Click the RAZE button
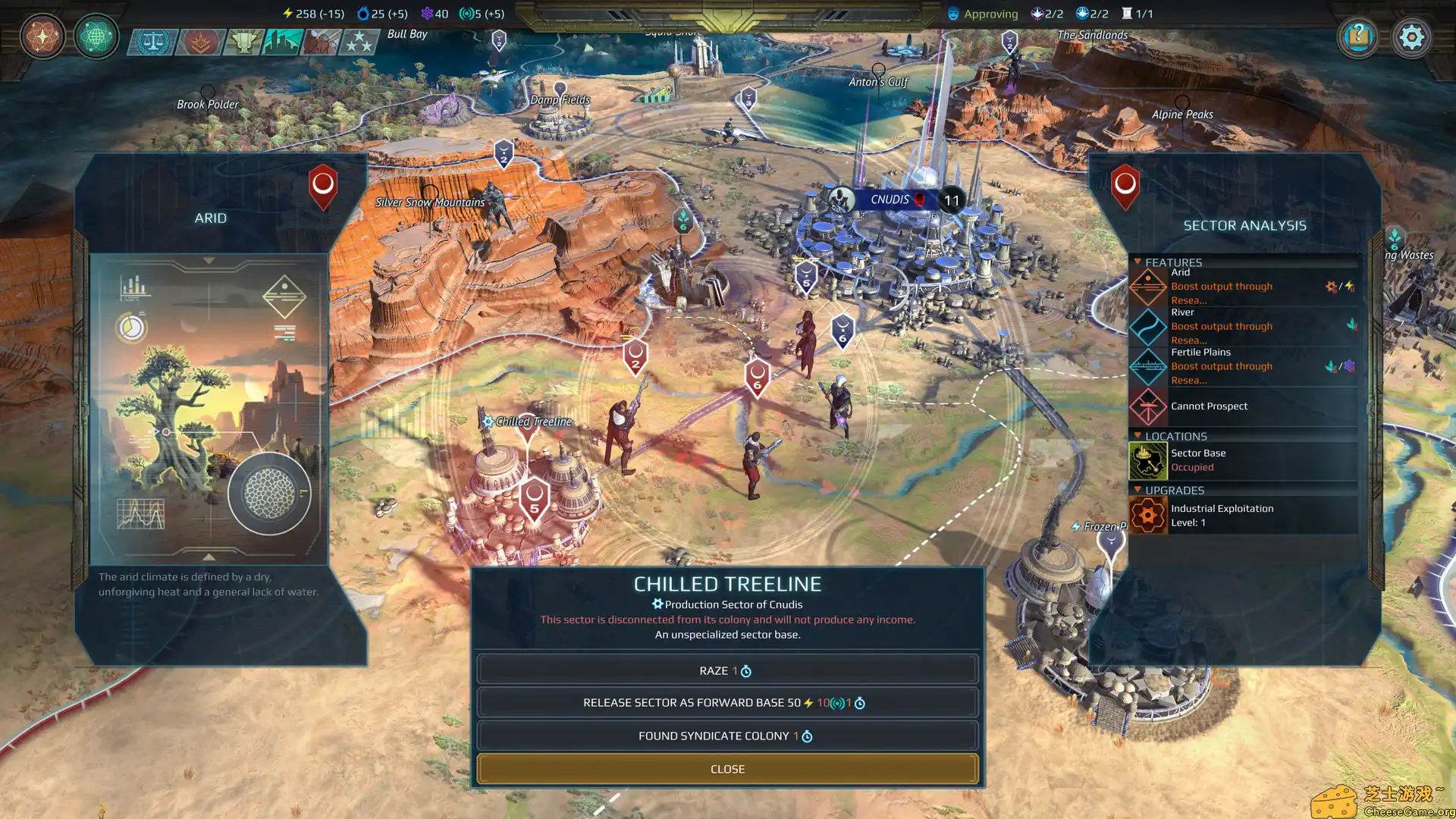 pyautogui.click(x=726, y=670)
